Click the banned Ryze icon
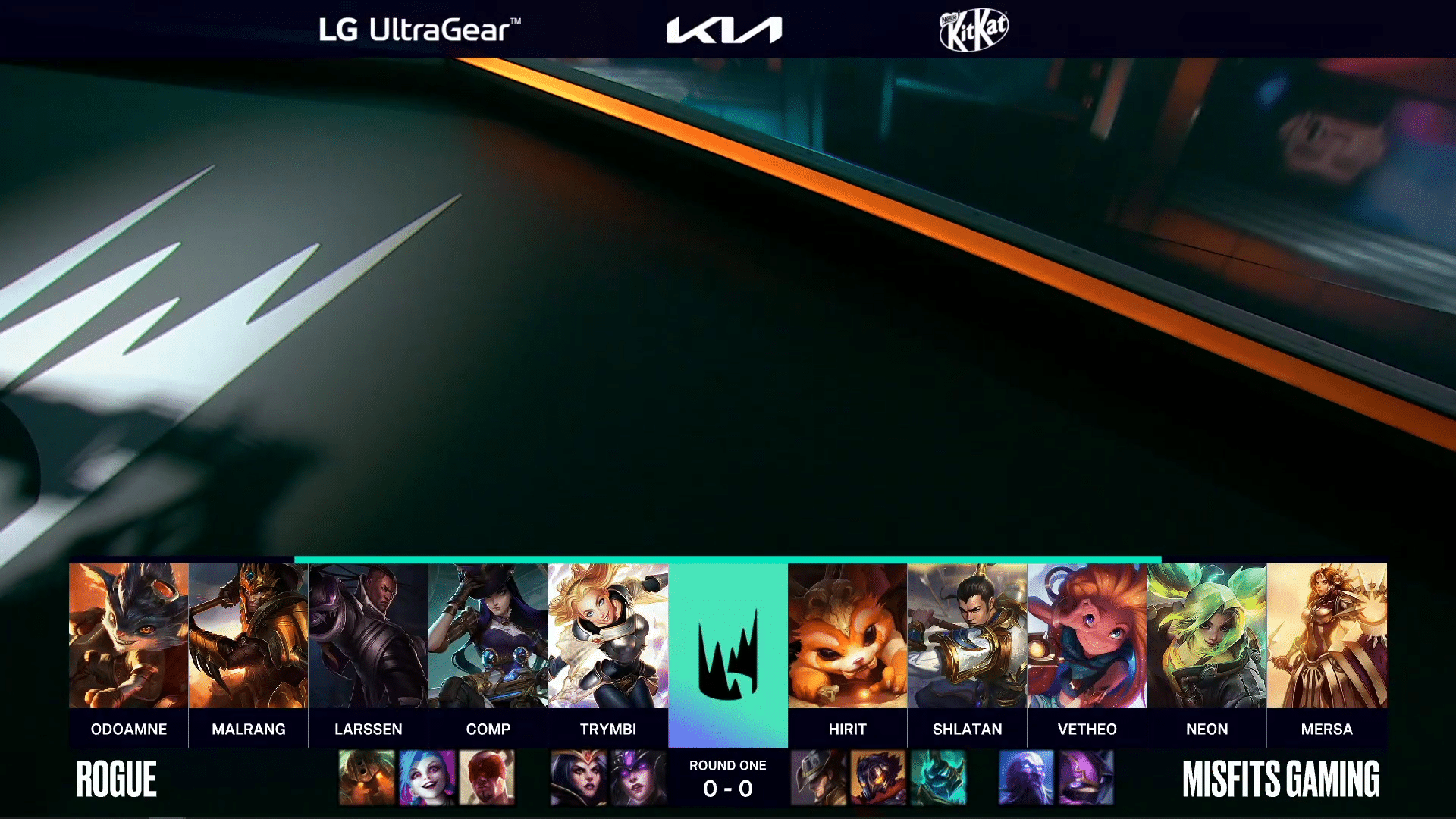Viewport: 1456px width, 819px height. [1026, 777]
